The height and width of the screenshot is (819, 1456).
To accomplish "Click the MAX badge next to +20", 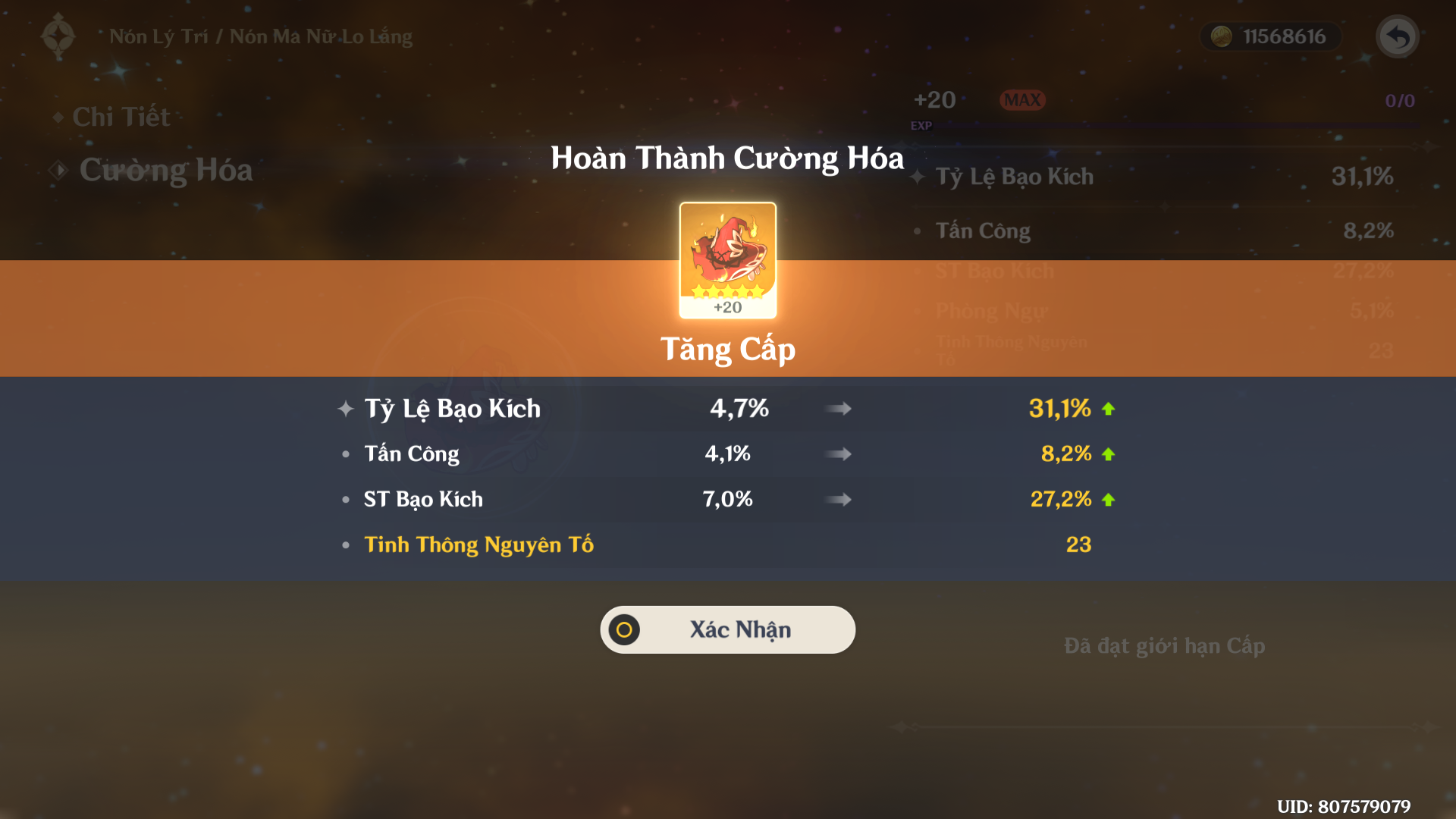I will pyautogui.click(x=1022, y=99).
